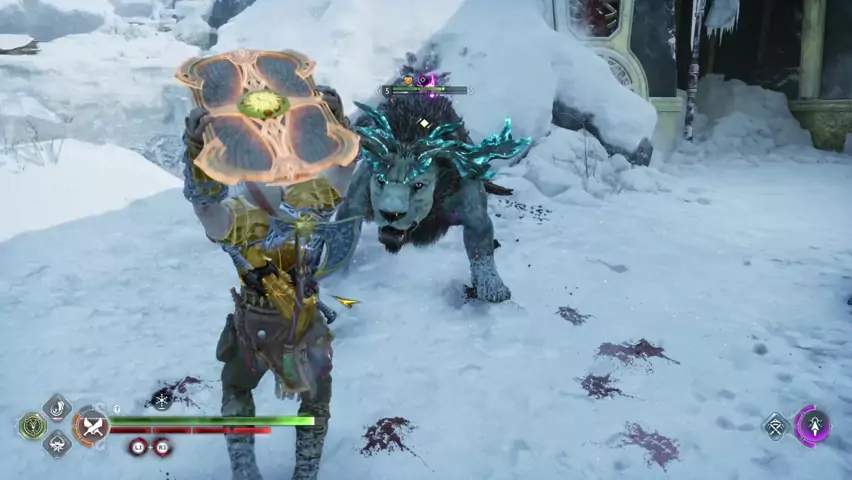Activate the purple companion arrow ability
Viewport: 852px width, 480px height.
(x=812, y=426)
